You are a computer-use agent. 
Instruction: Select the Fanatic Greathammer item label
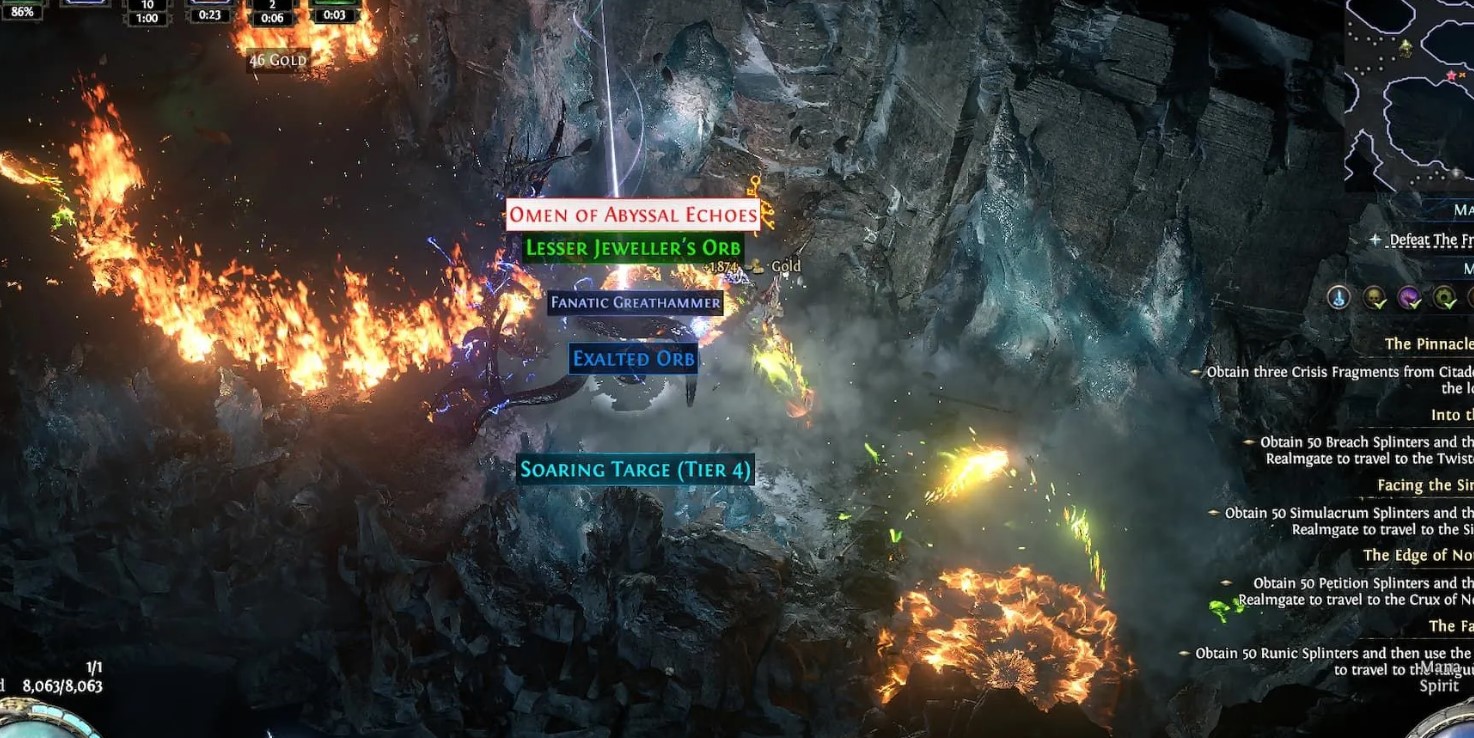click(x=635, y=303)
